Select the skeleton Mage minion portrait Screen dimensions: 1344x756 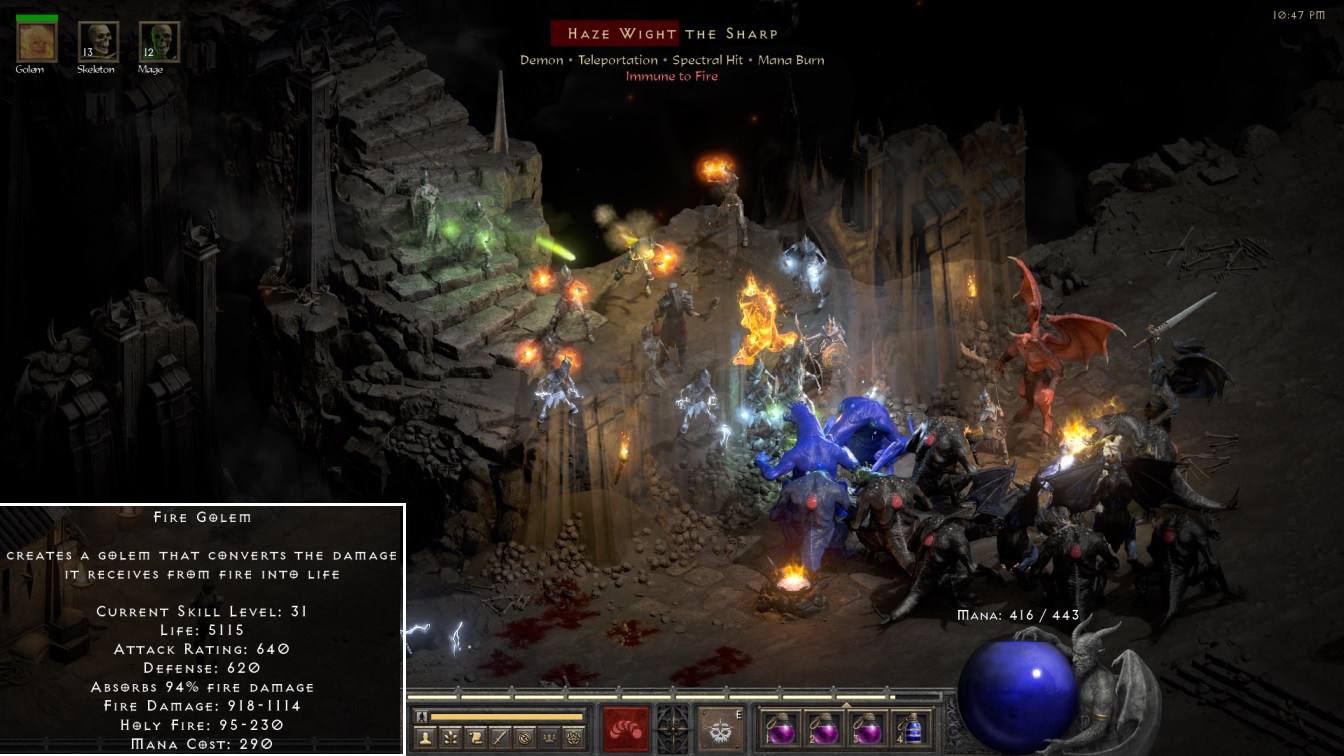(158, 41)
